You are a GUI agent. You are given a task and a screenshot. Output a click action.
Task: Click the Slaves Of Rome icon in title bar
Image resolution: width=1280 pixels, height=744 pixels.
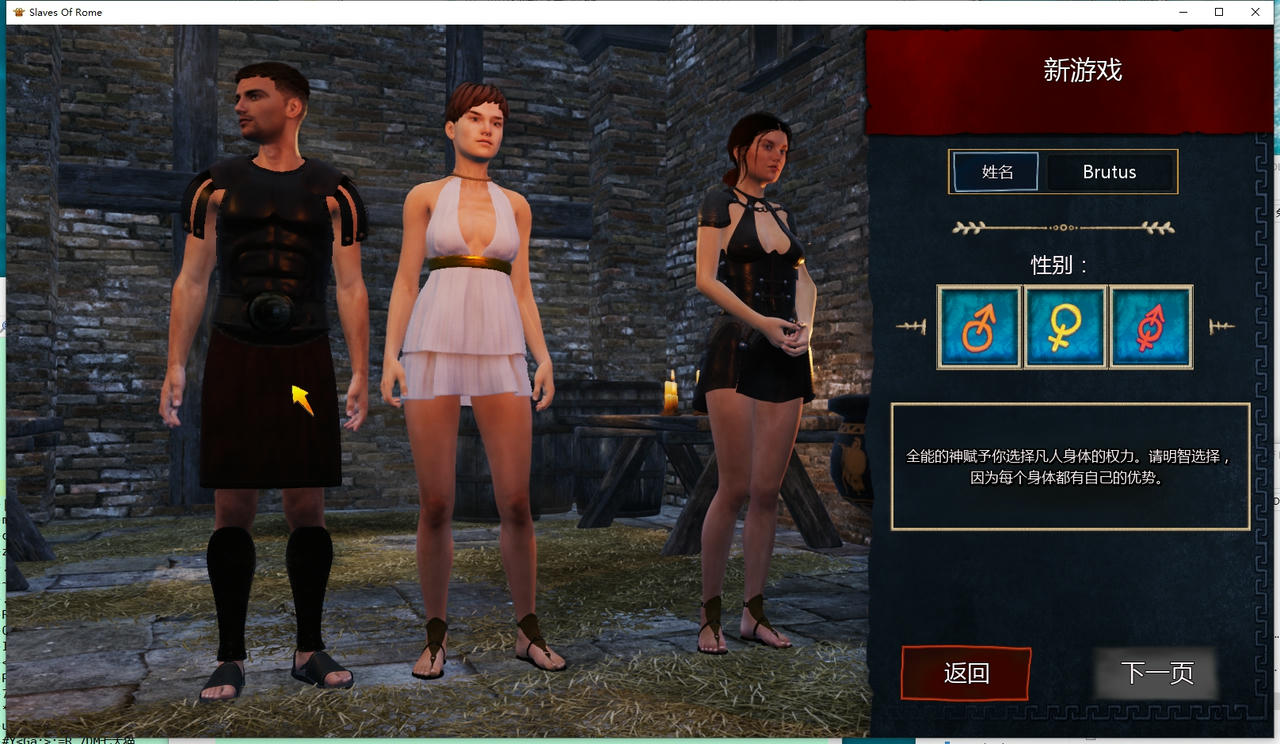point(20,12)
